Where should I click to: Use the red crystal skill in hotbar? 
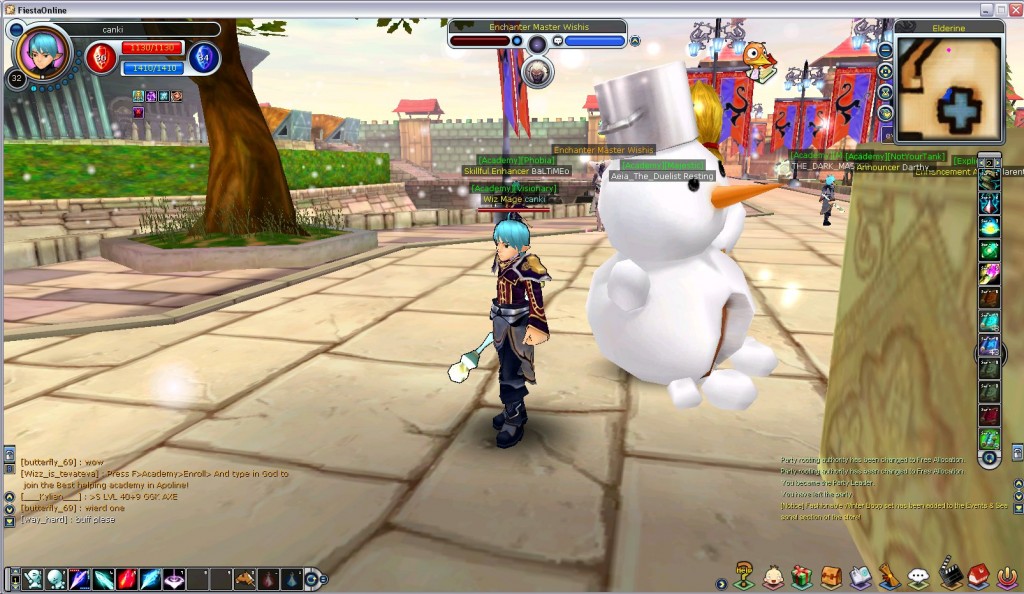[x=127, y=579]
